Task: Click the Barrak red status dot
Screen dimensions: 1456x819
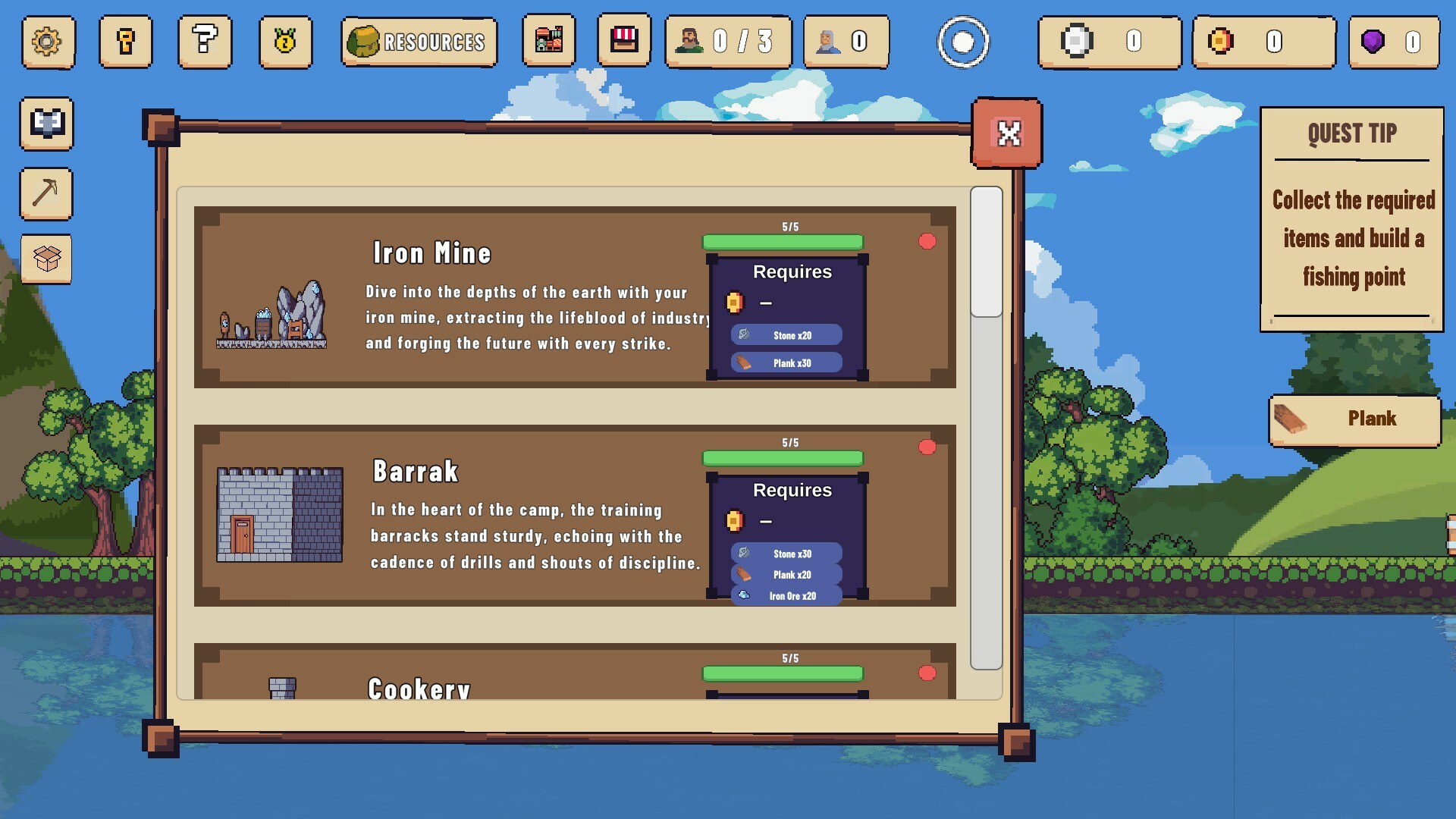Action: [927, 447]
